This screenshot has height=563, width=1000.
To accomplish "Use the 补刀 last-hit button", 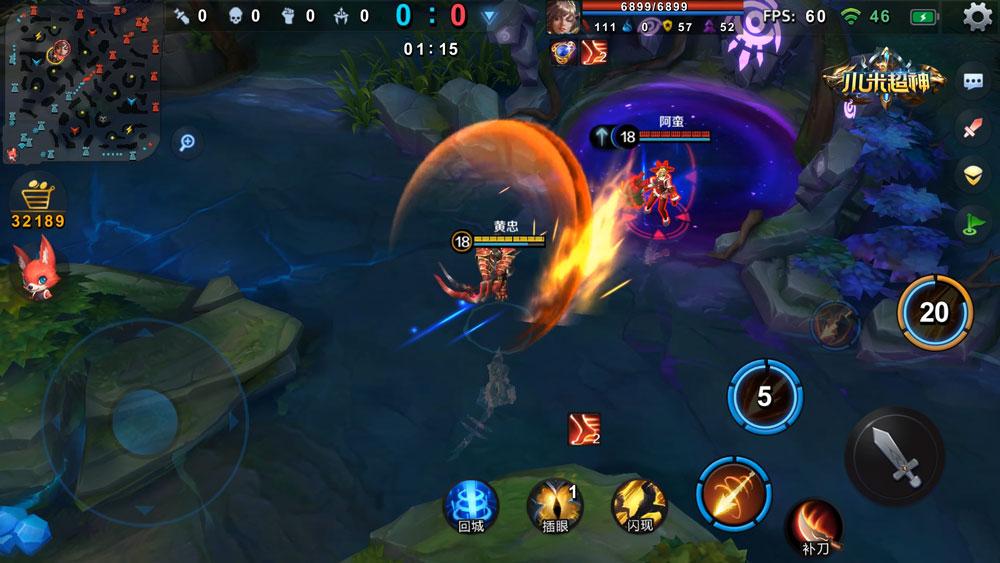I will (x=812, y=527).
